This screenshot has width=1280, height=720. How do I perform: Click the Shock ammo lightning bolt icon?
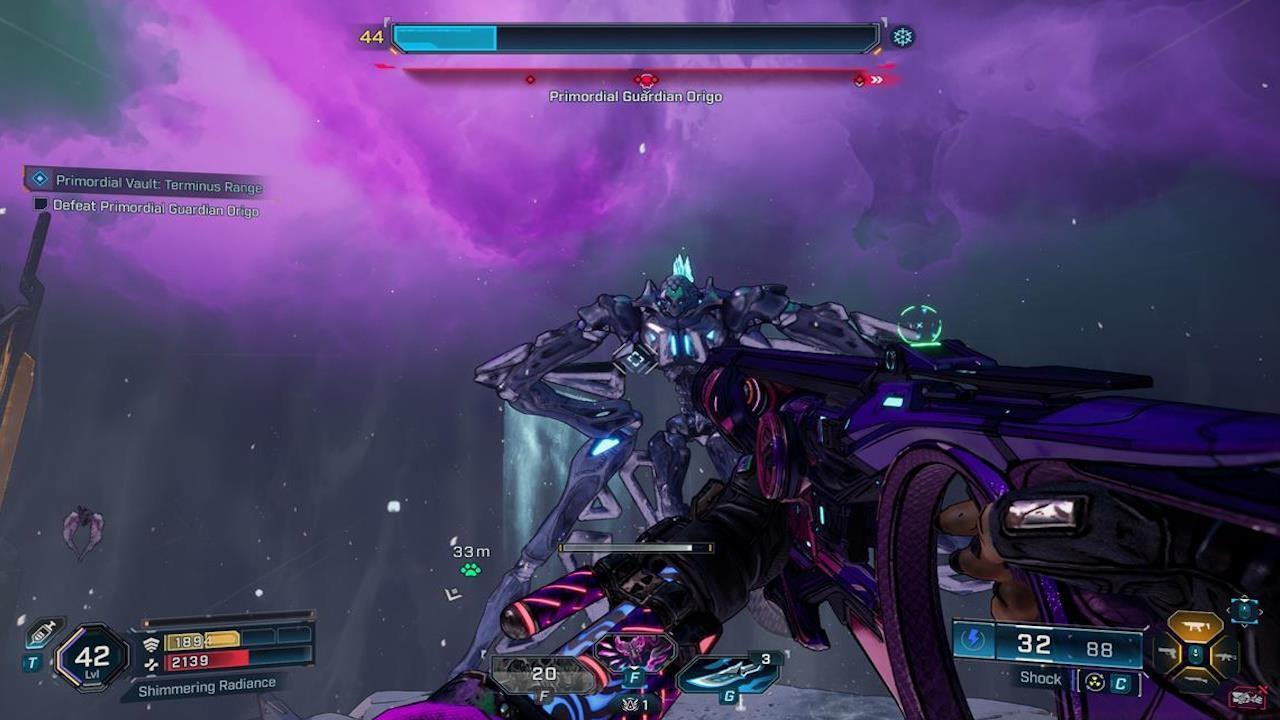[972, 638]
